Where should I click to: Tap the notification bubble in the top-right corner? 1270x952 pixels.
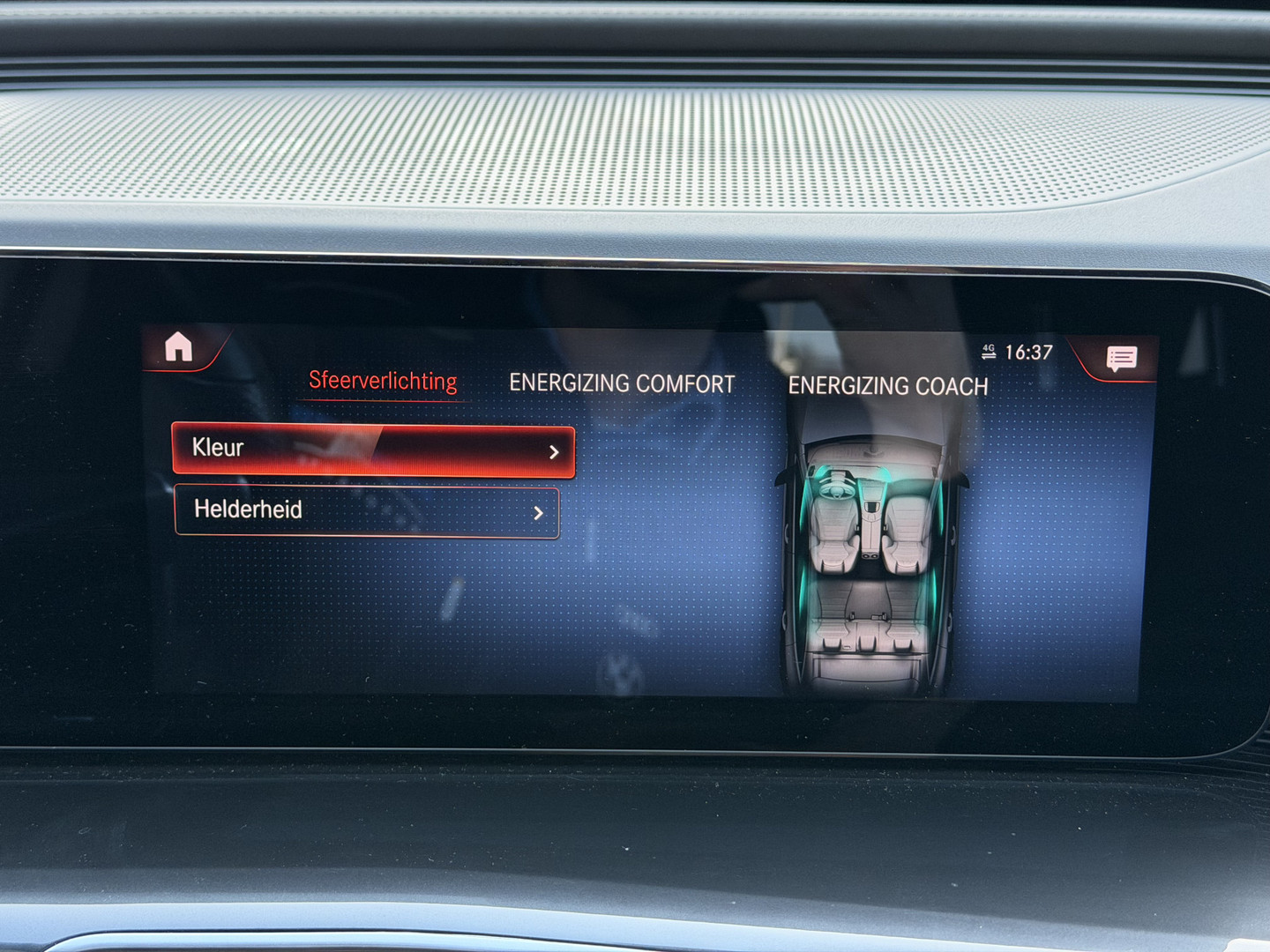click(x=1121, y=357)
